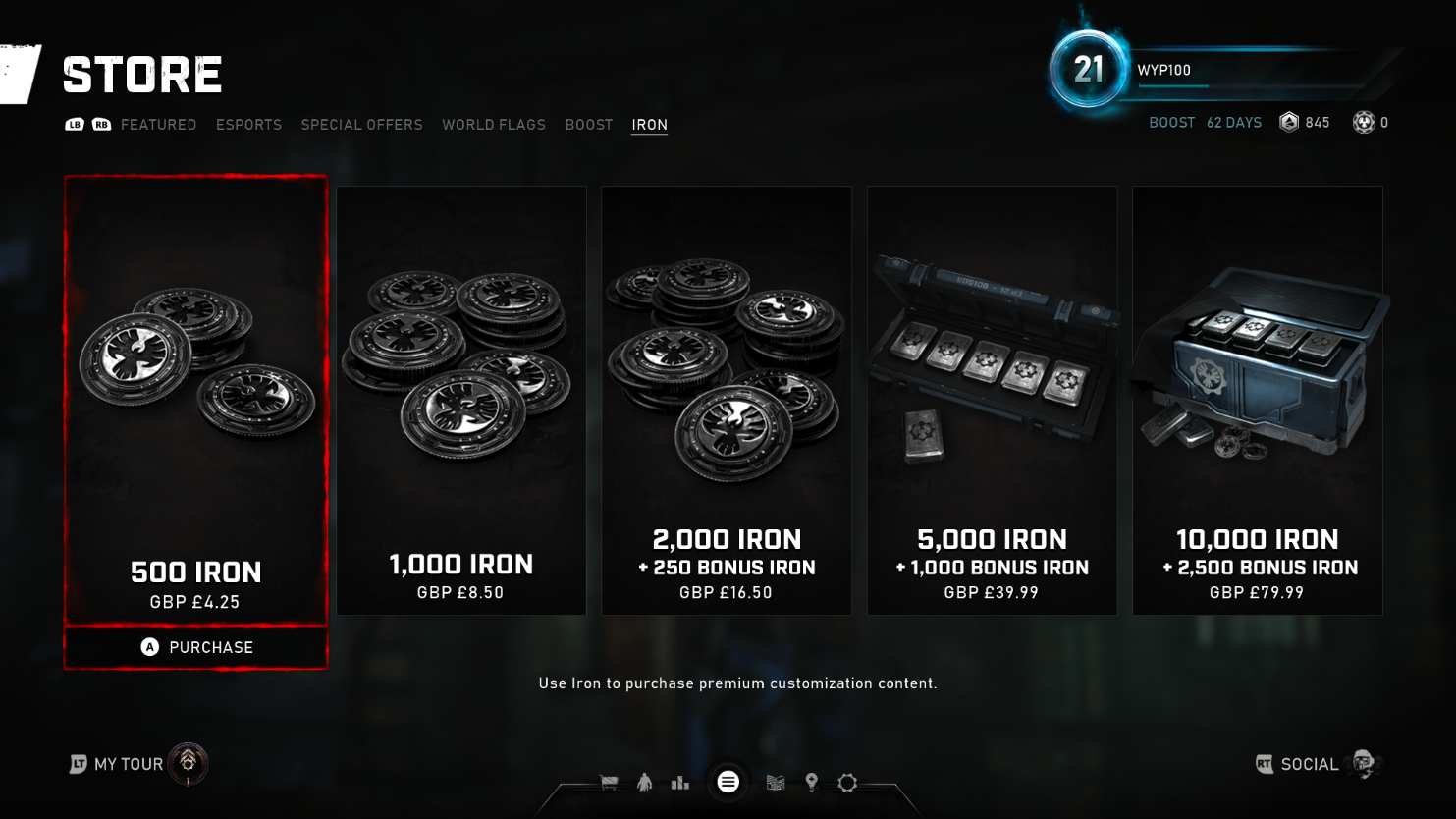Screen dimensions: 1456x819
Task: Open the newspaper news icon
Action: (x=776, y=783)
